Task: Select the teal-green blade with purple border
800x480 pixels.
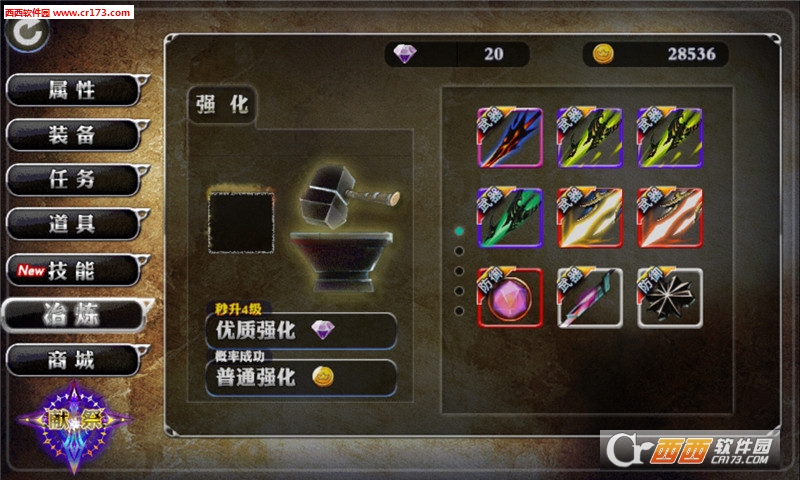Action: point(510,218)
